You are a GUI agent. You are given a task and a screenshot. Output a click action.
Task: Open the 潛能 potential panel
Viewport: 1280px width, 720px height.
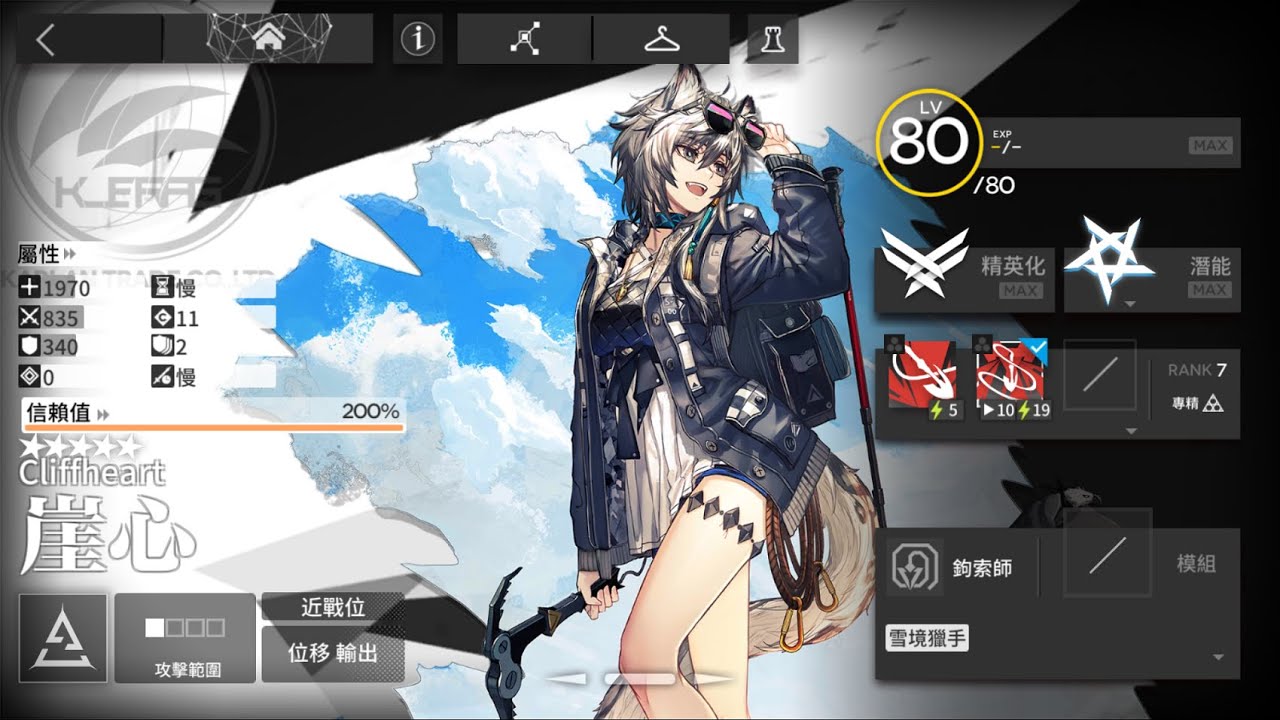1152,274
